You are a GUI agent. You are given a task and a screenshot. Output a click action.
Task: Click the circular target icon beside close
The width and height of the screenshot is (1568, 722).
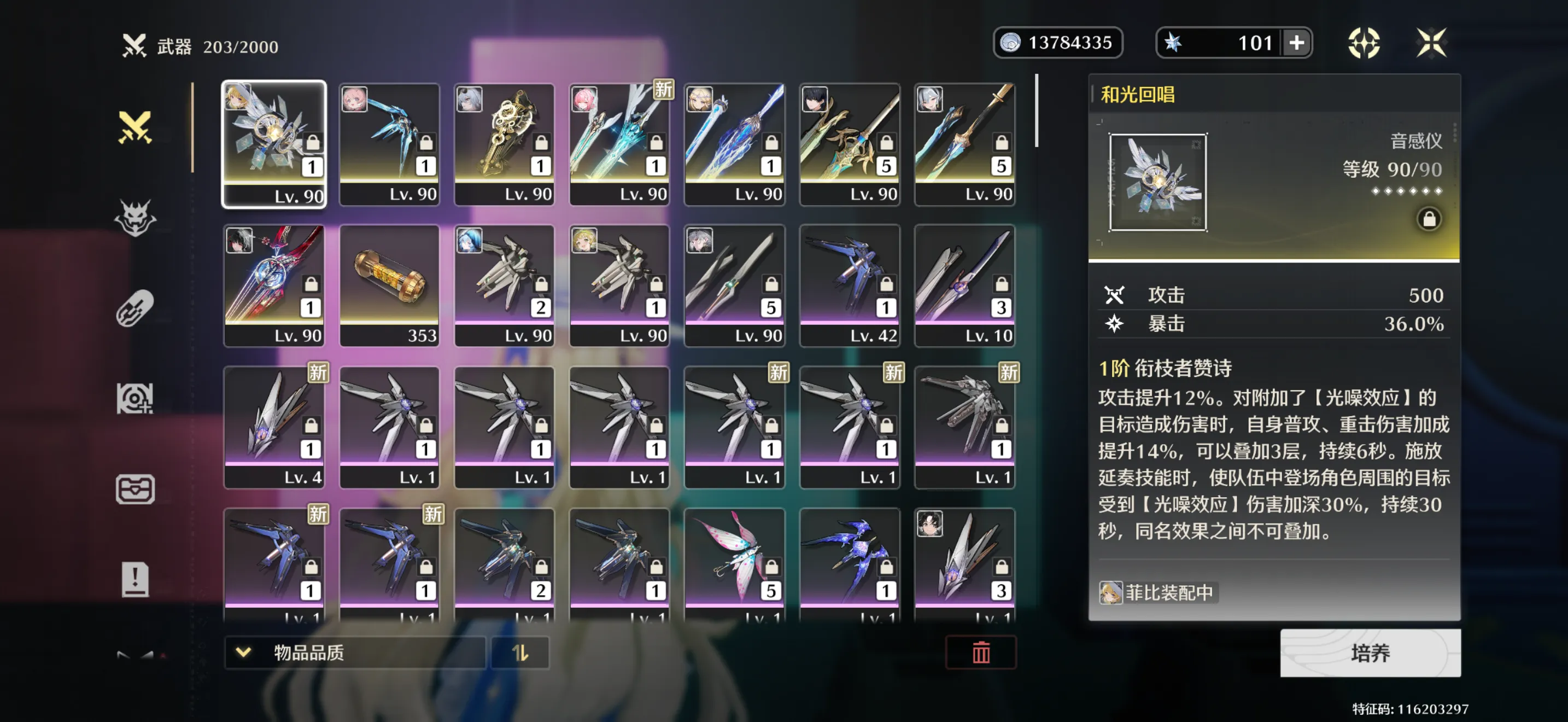[x=1364, y=43]
